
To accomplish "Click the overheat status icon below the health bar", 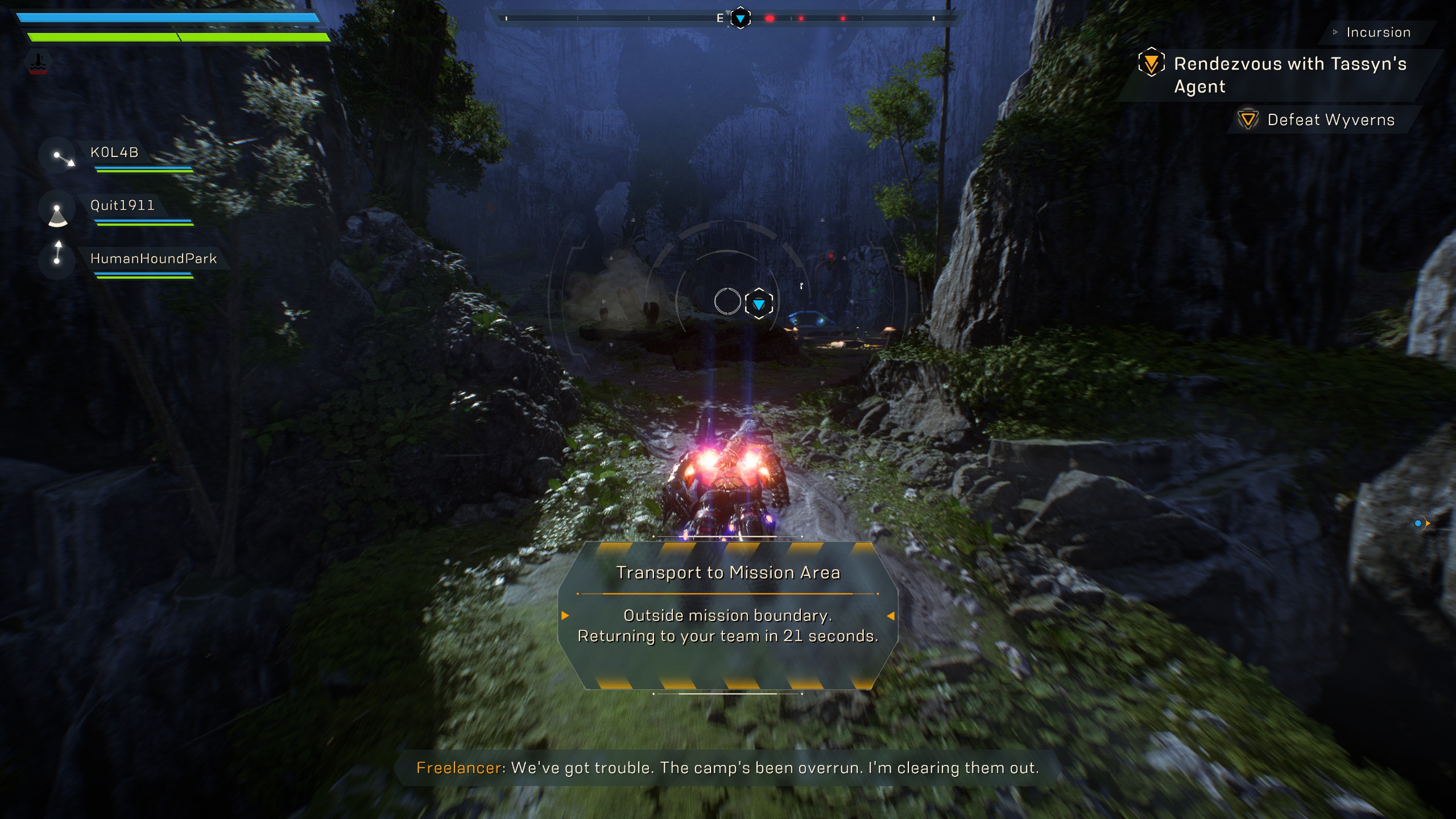I will 39,63.
